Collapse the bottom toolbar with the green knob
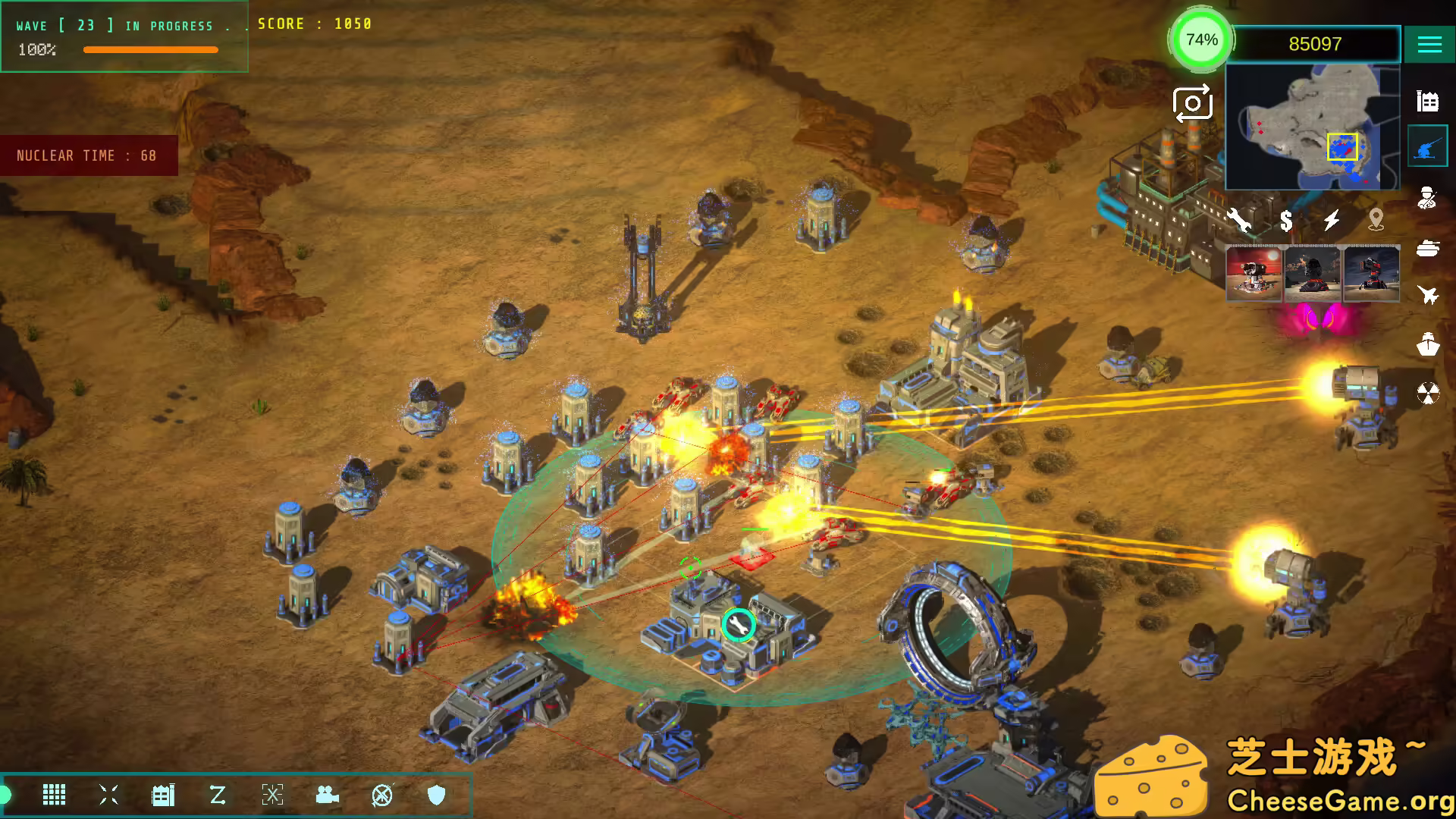 tap(6, 795)
